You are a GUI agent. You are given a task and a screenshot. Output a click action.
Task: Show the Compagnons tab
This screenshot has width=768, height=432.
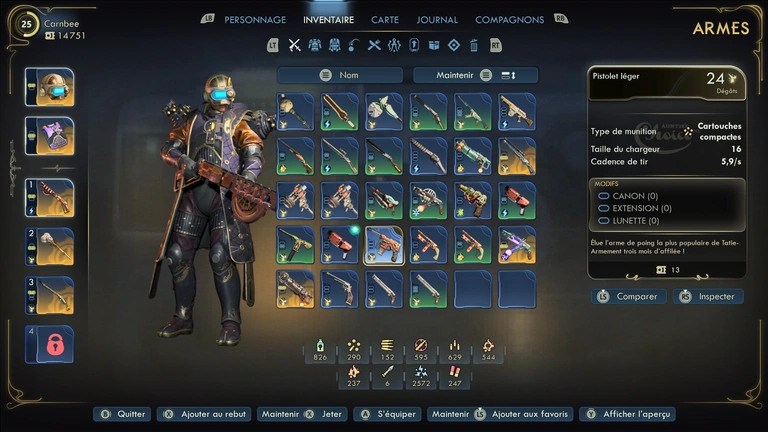click(x=509, y=19)
